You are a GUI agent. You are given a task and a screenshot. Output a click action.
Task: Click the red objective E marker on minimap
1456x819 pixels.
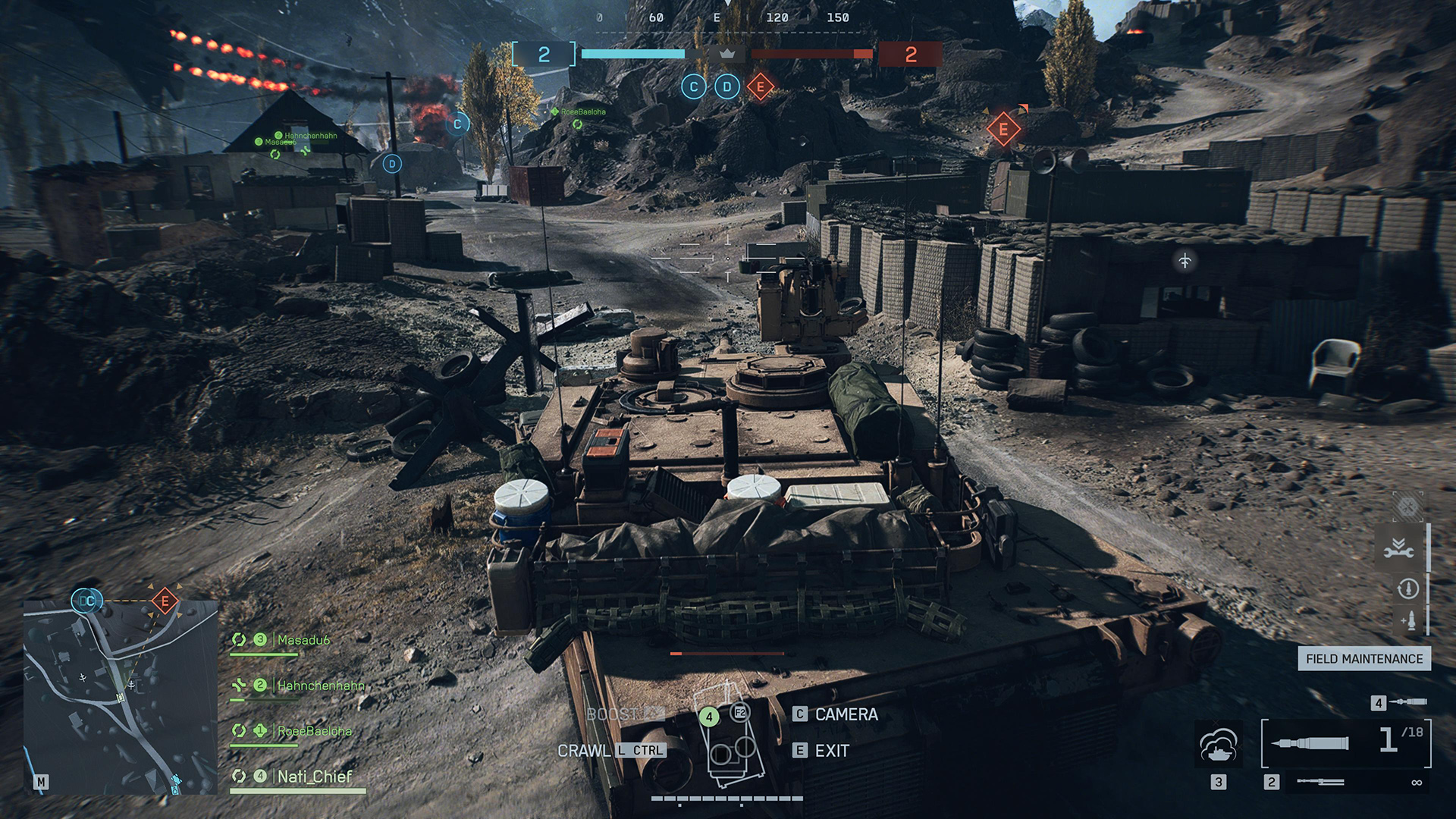165,601
